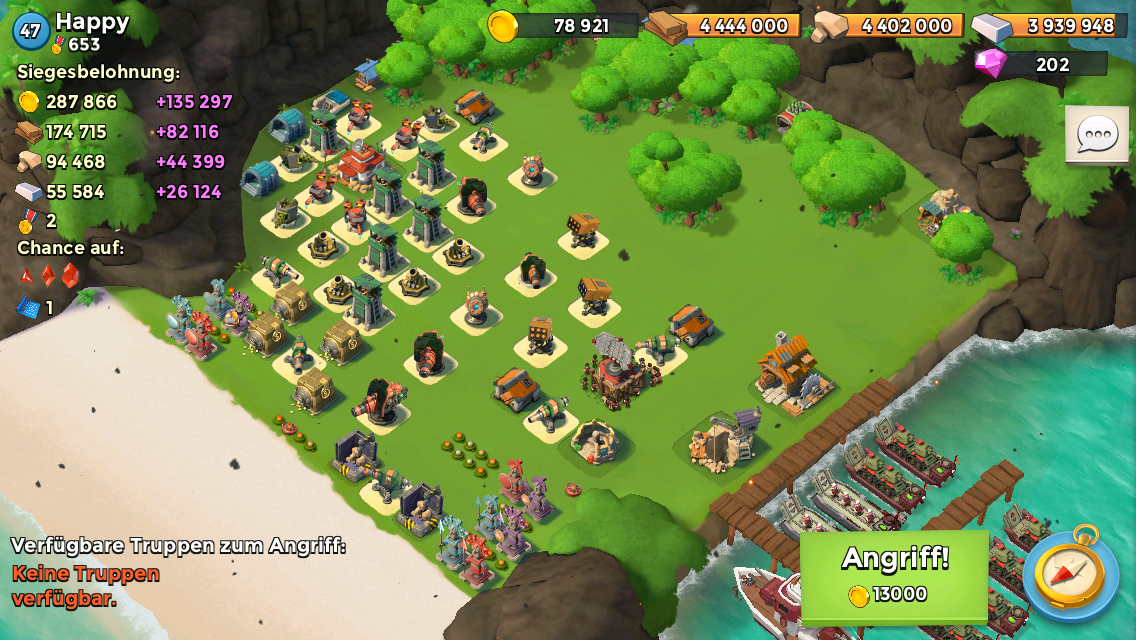Start the attack with the Angriff! button
Viewport: 1136px width, 640px height.
coord(894,576)
